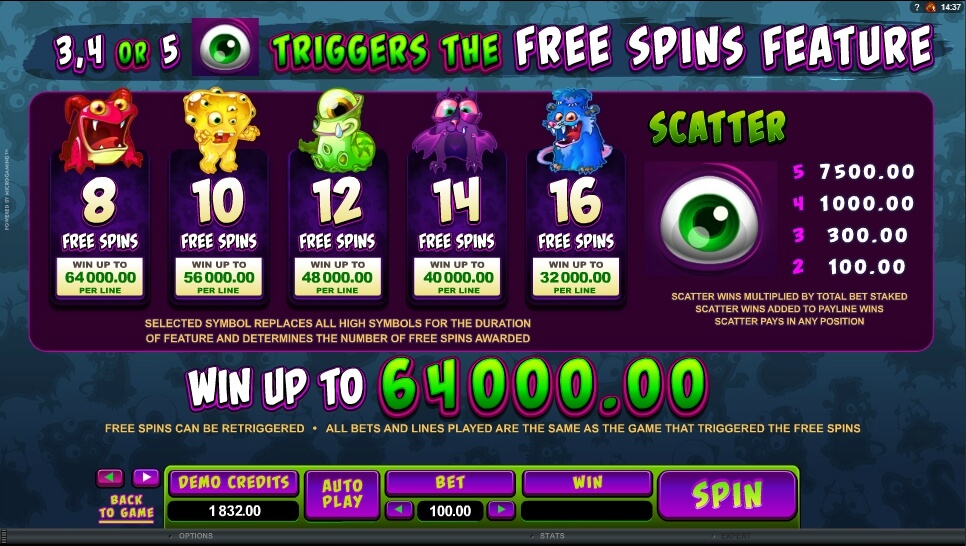Screen dimensions: 966x546
Task: Increase the bet amount with right arrow
Action: 500,510
